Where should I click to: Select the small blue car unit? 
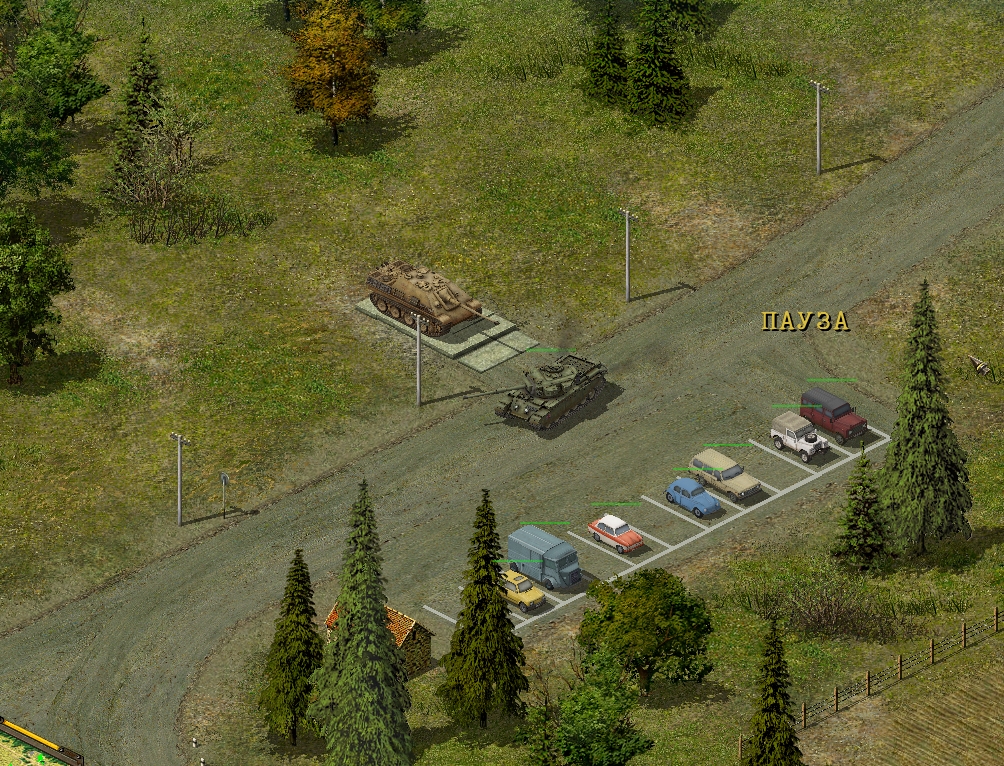click(692, 496)
